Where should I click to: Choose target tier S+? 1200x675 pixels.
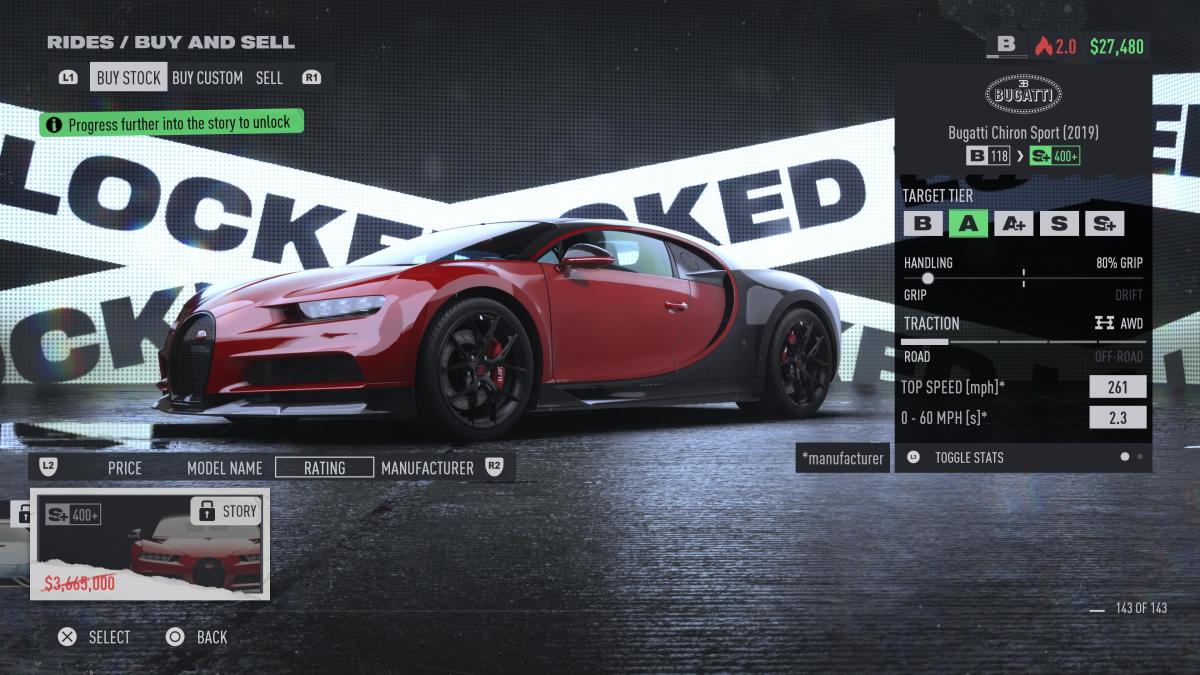[x=1104, y=223]
